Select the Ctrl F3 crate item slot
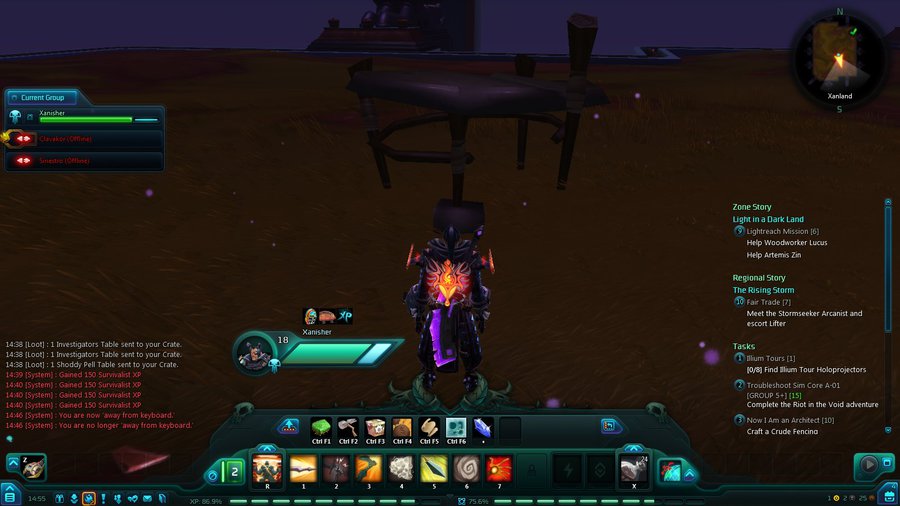The width and height of the screenshot is (900, 506). 375,429
